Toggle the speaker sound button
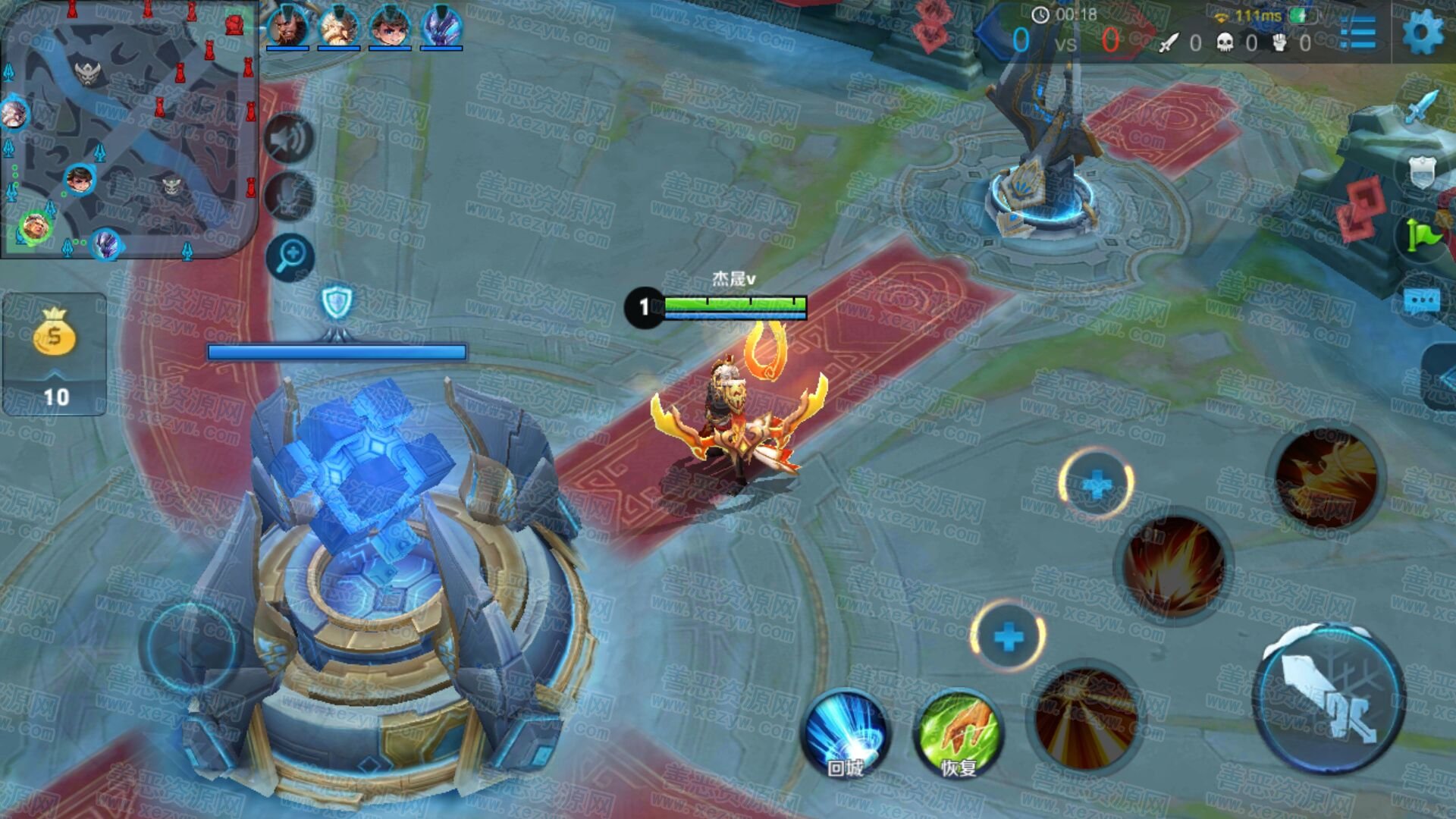The image size is (1456, 819). coord(289,140)
